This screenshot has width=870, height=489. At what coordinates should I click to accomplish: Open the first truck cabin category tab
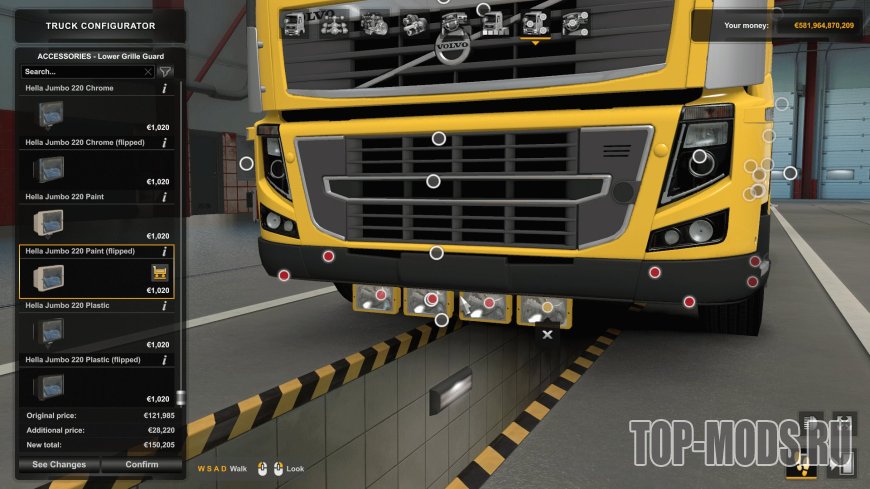pyautogui.click(x=295, y=24)
